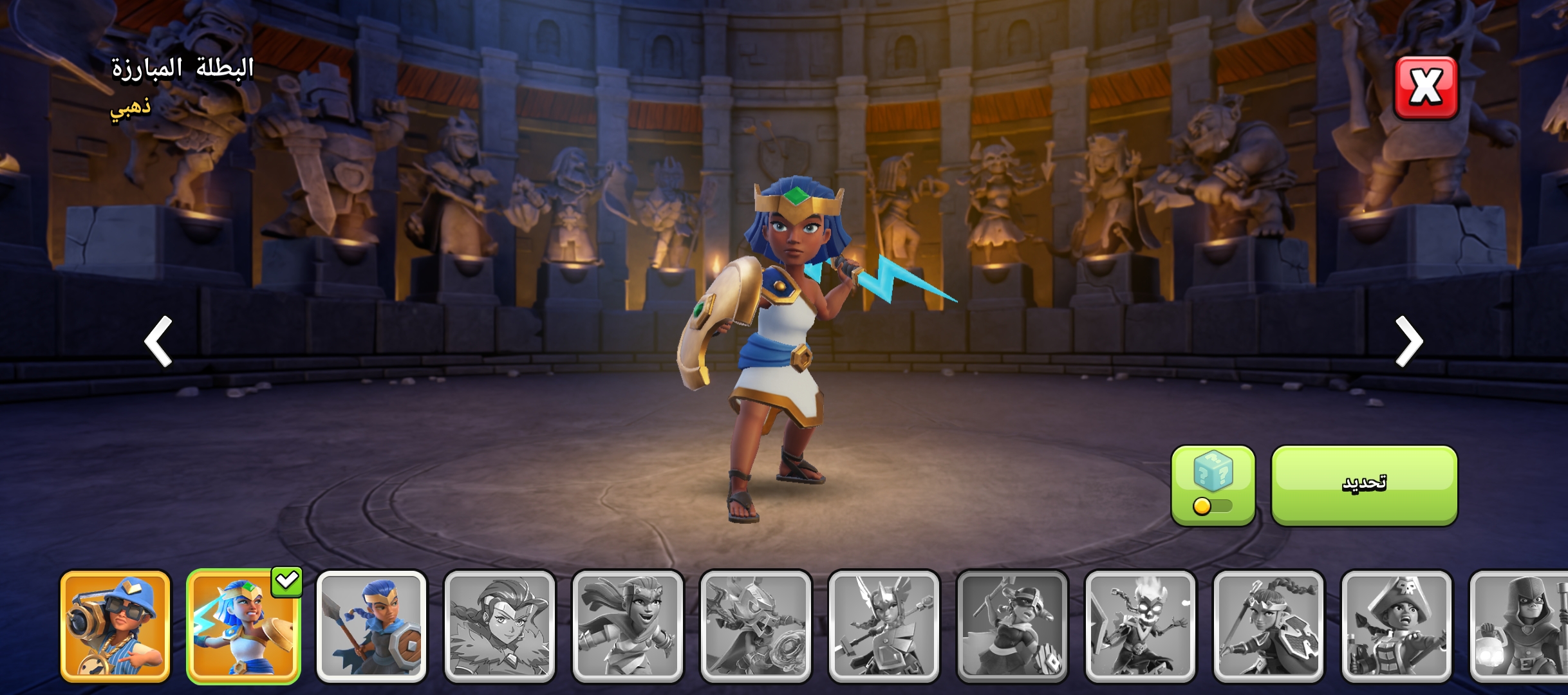Choose the smiling caped runner skin
The image size is (1568, 695).
628,626
